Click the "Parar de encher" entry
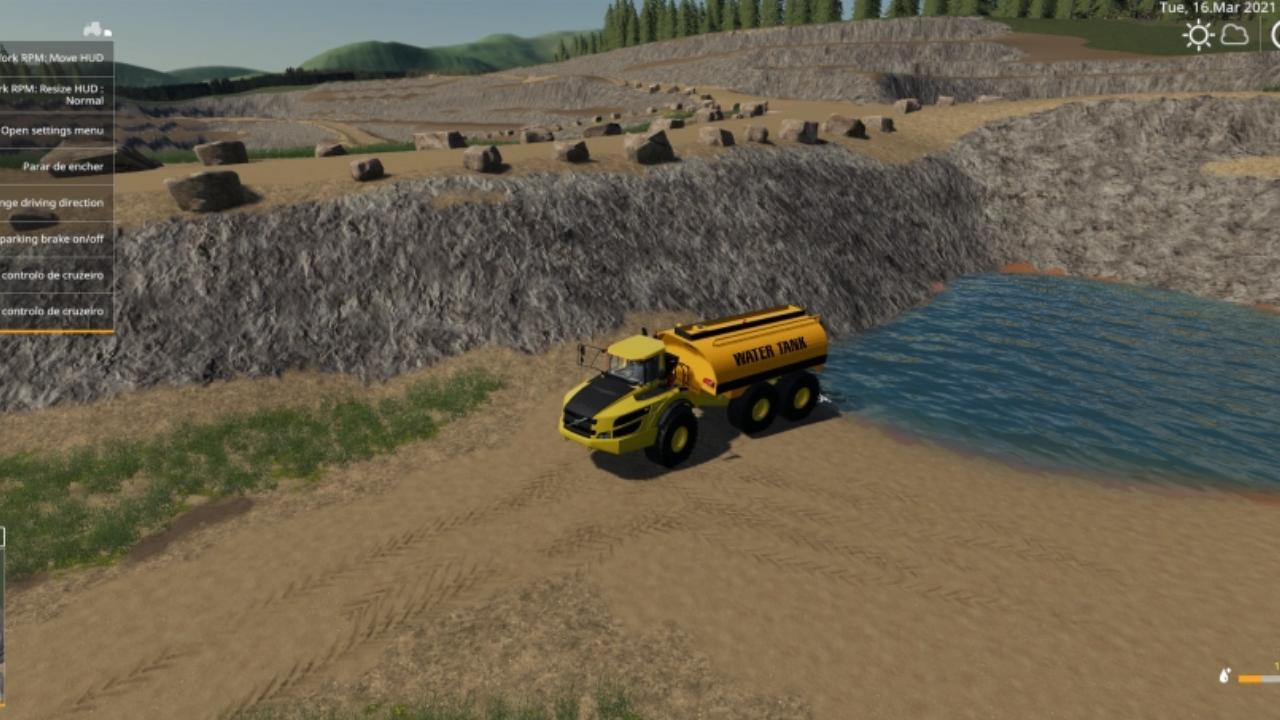 point(60,166)
